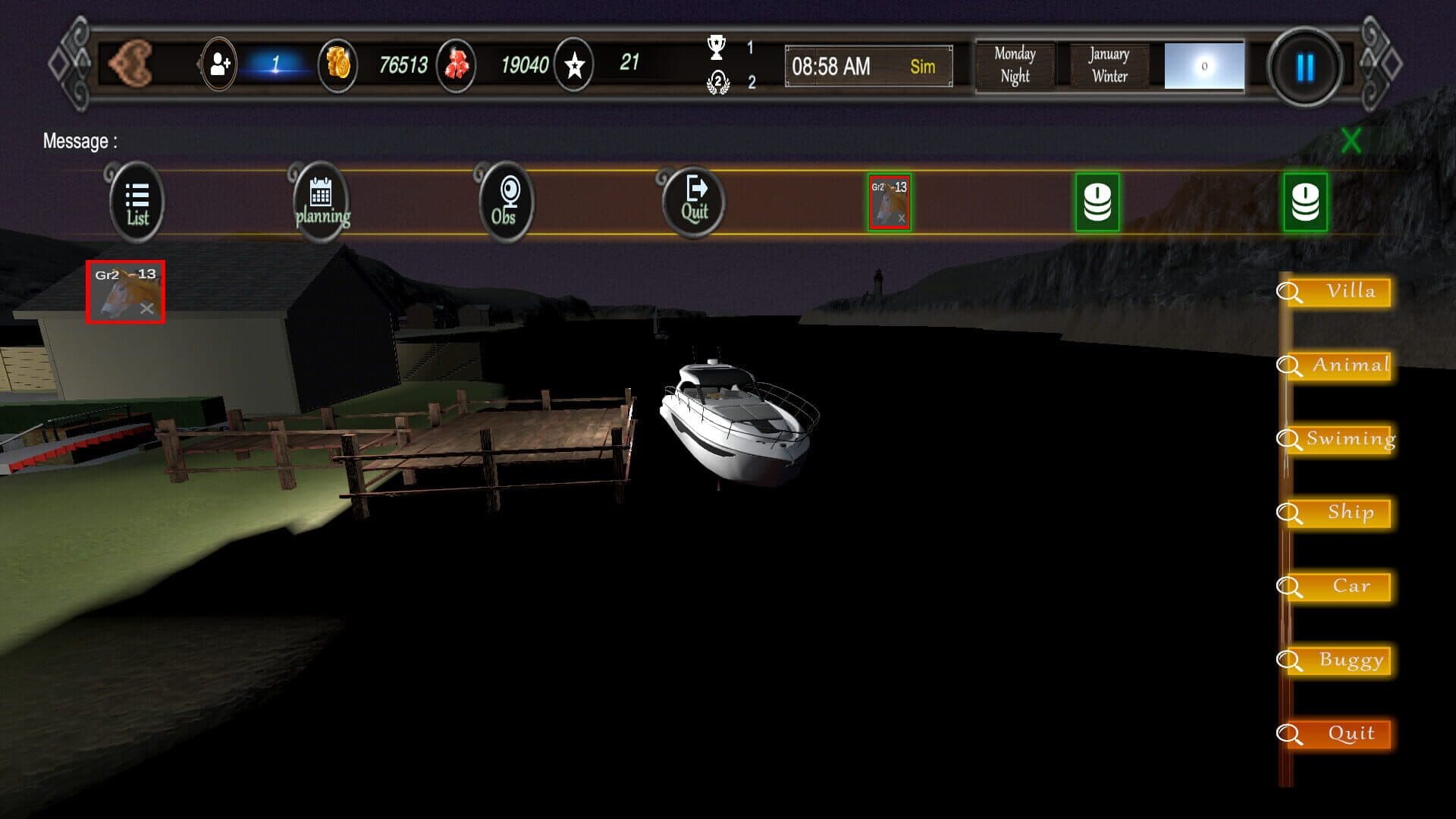Open the List menu

tap(136, 202)
